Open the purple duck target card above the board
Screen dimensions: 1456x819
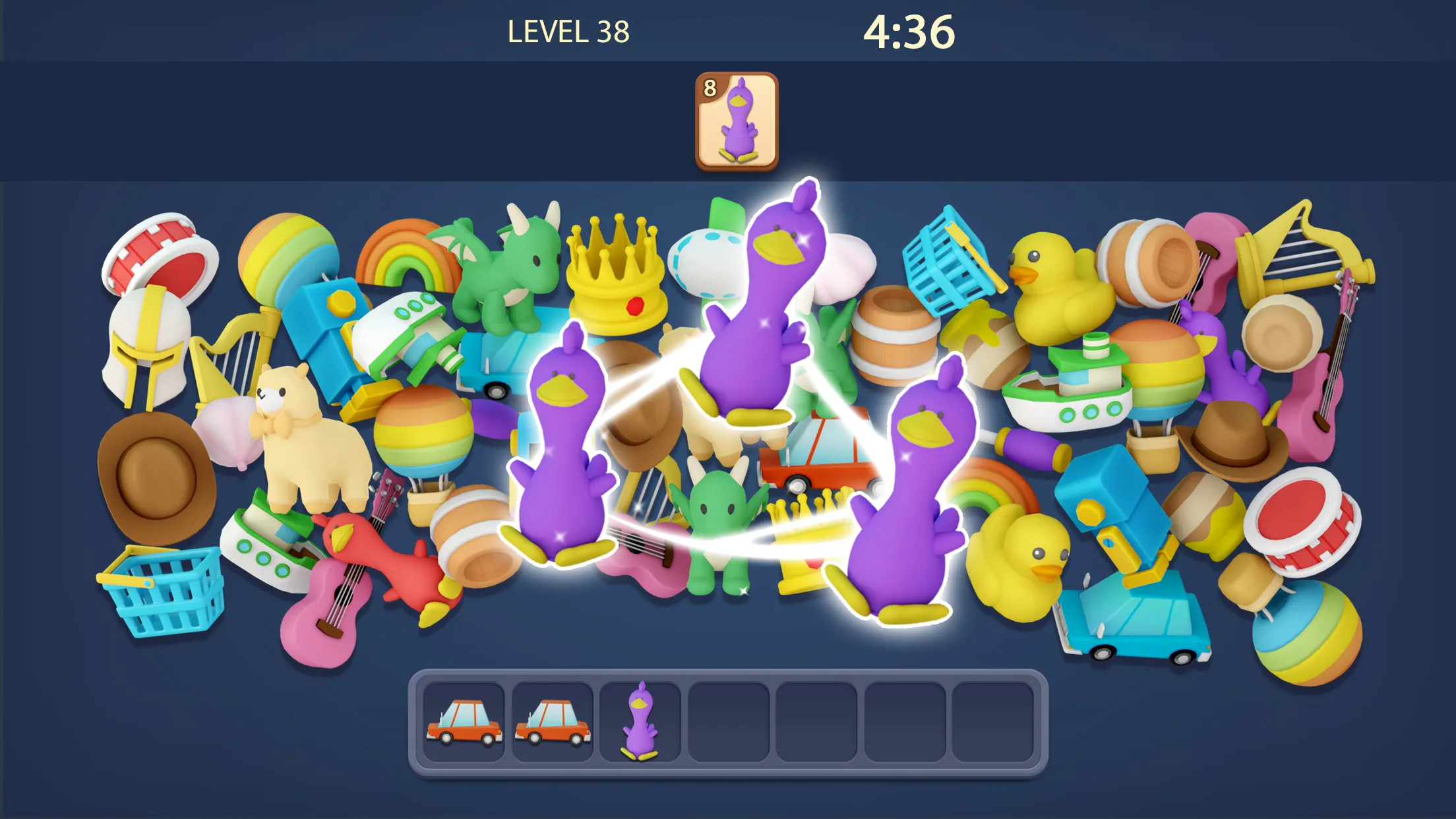[x=735, y=122]
